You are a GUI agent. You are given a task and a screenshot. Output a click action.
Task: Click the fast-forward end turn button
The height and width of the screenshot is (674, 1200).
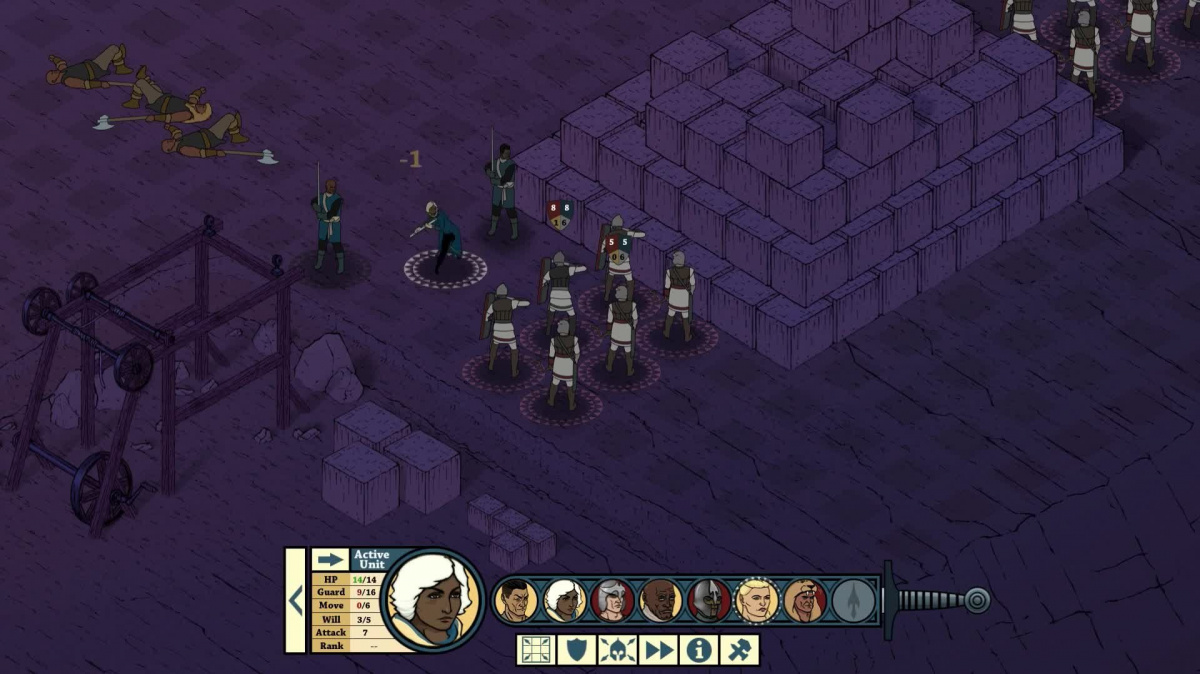pos(658,650)
